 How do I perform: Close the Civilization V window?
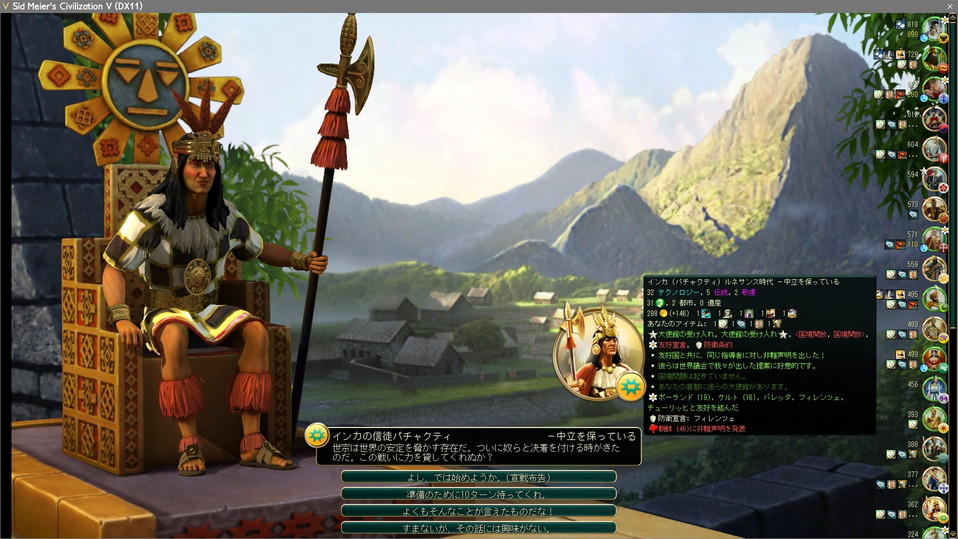click(x=946, y=6)
